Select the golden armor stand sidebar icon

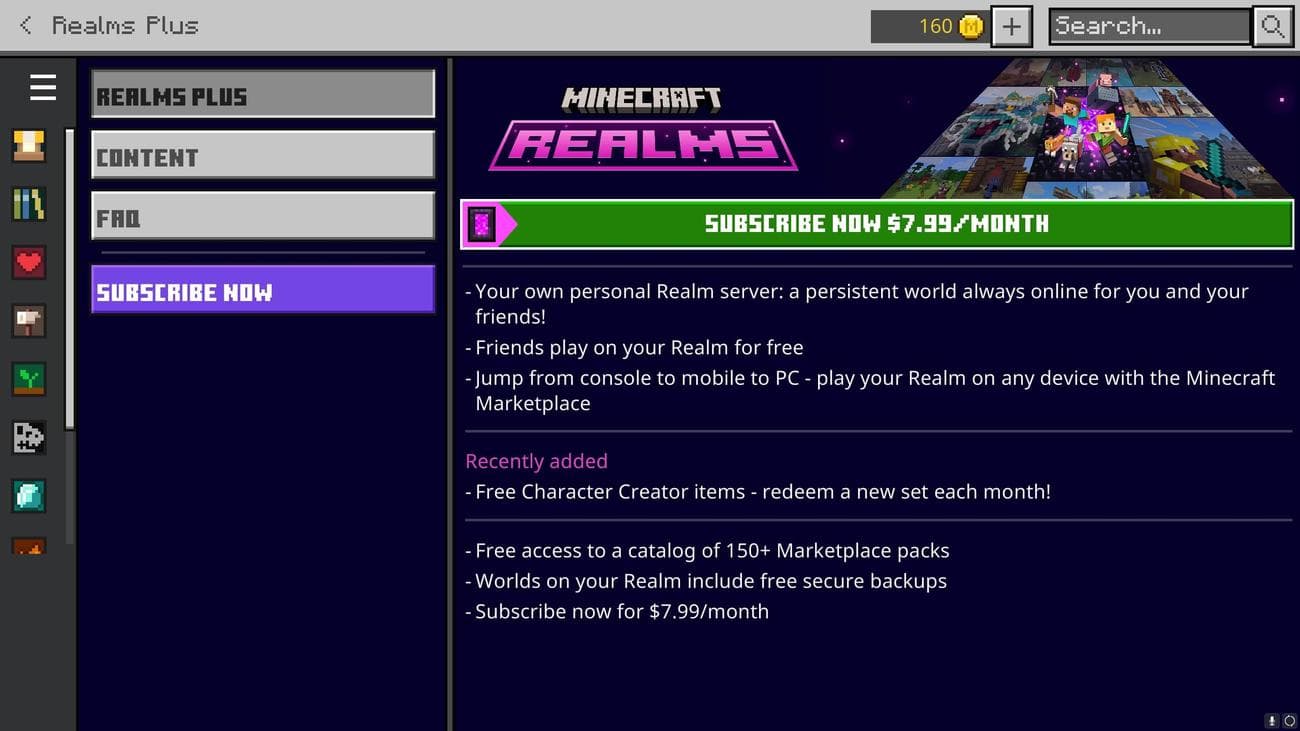(x=28, y=145)
